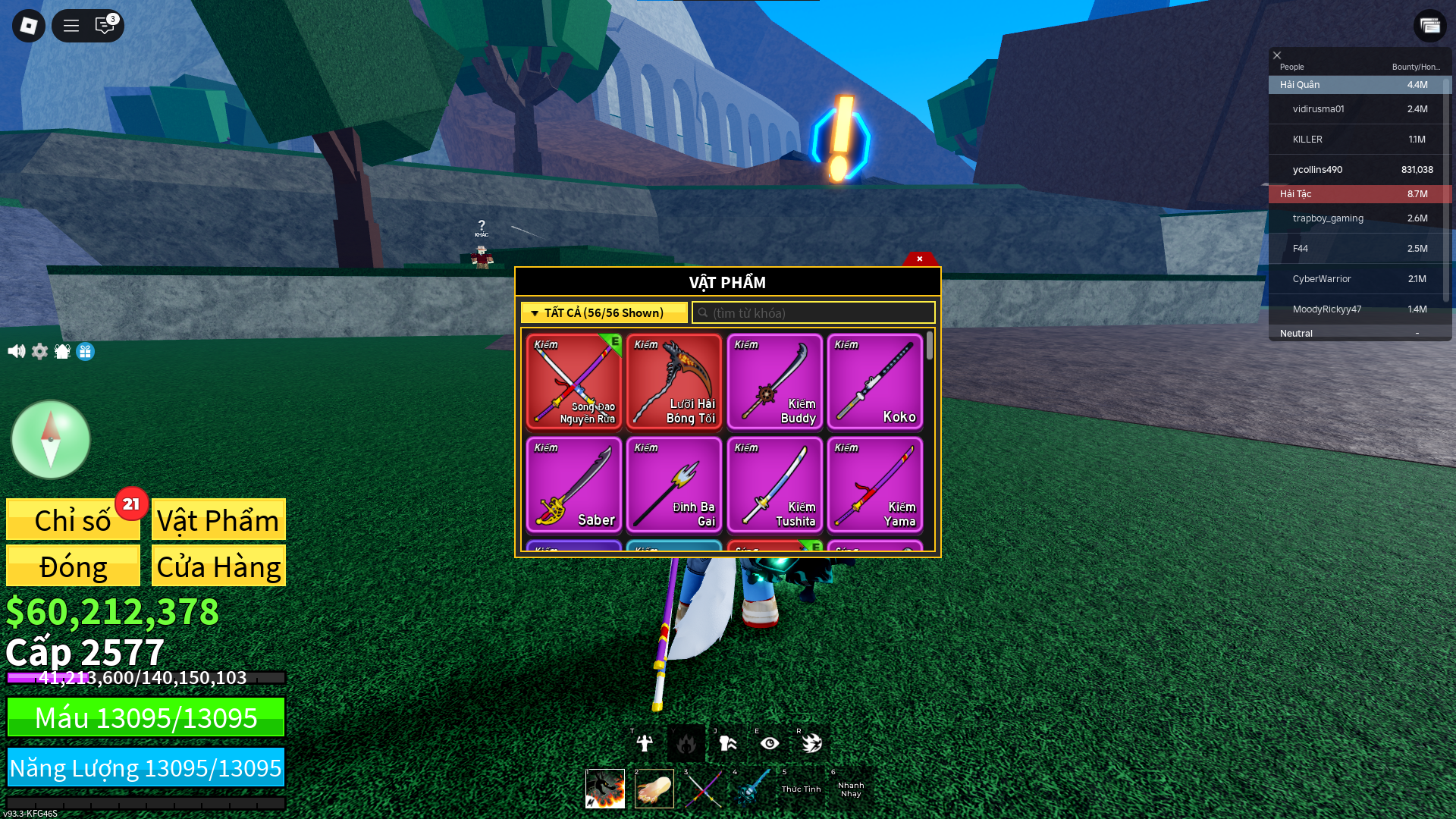Image resolution: width=1456 pixels, height=819 pixels.
Task: Pick the Kiếm Yama sword
Action: (x=874, y=485)
